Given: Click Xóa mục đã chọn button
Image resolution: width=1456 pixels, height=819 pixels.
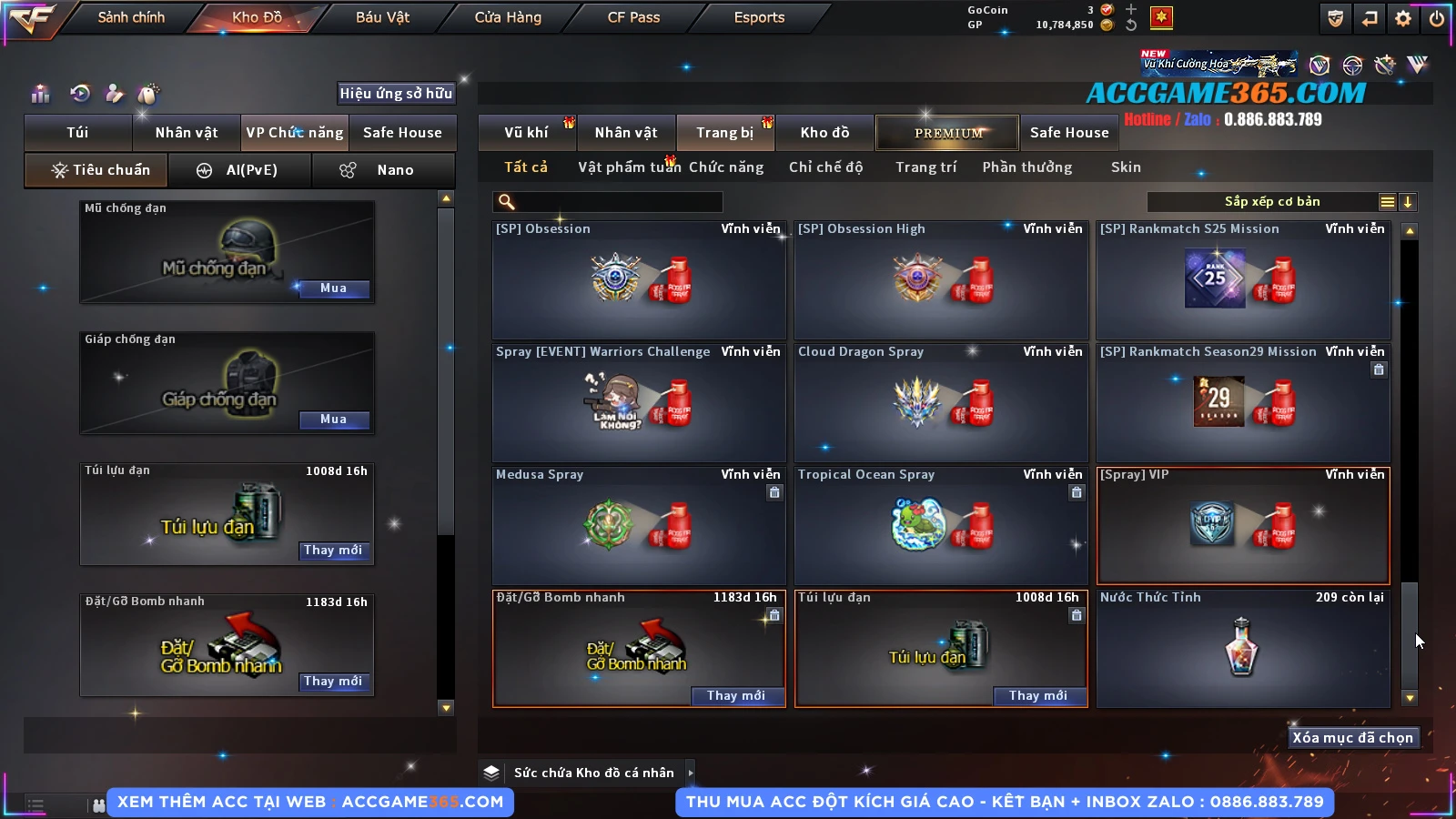Looking at the screenshot, I should [1352, 738].
